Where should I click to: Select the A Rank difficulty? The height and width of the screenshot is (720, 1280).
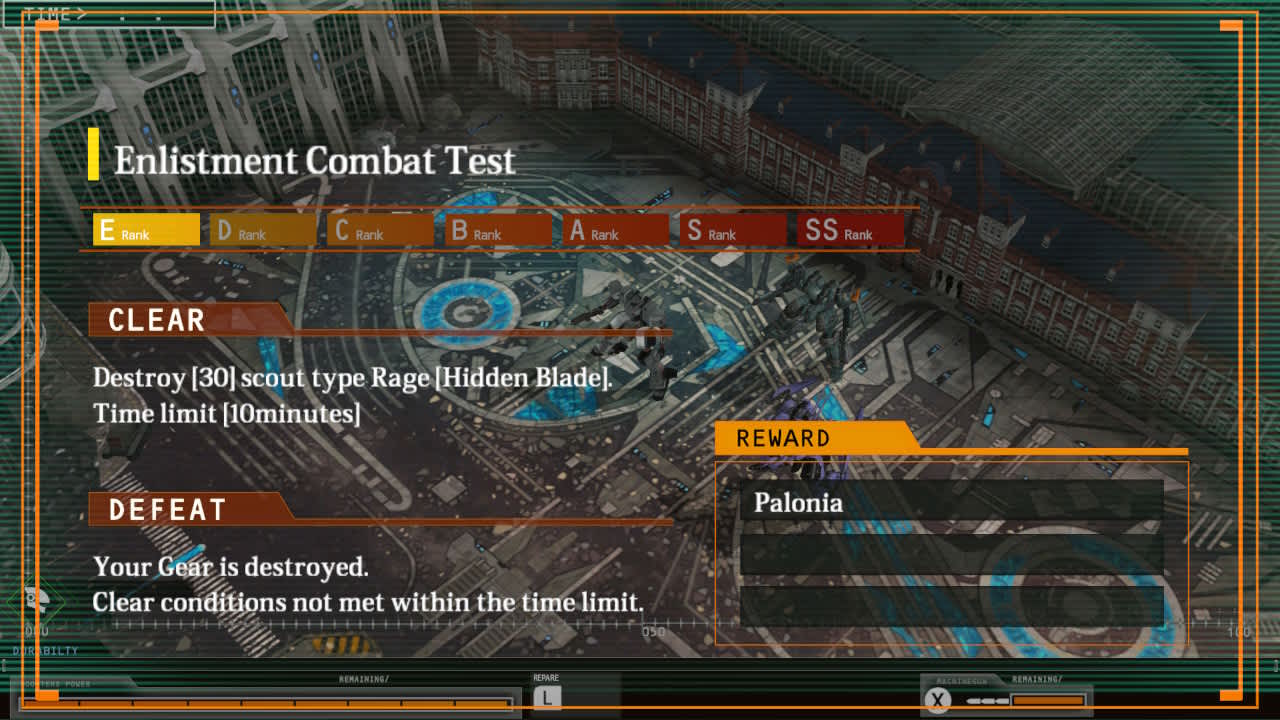coord(614,229)
